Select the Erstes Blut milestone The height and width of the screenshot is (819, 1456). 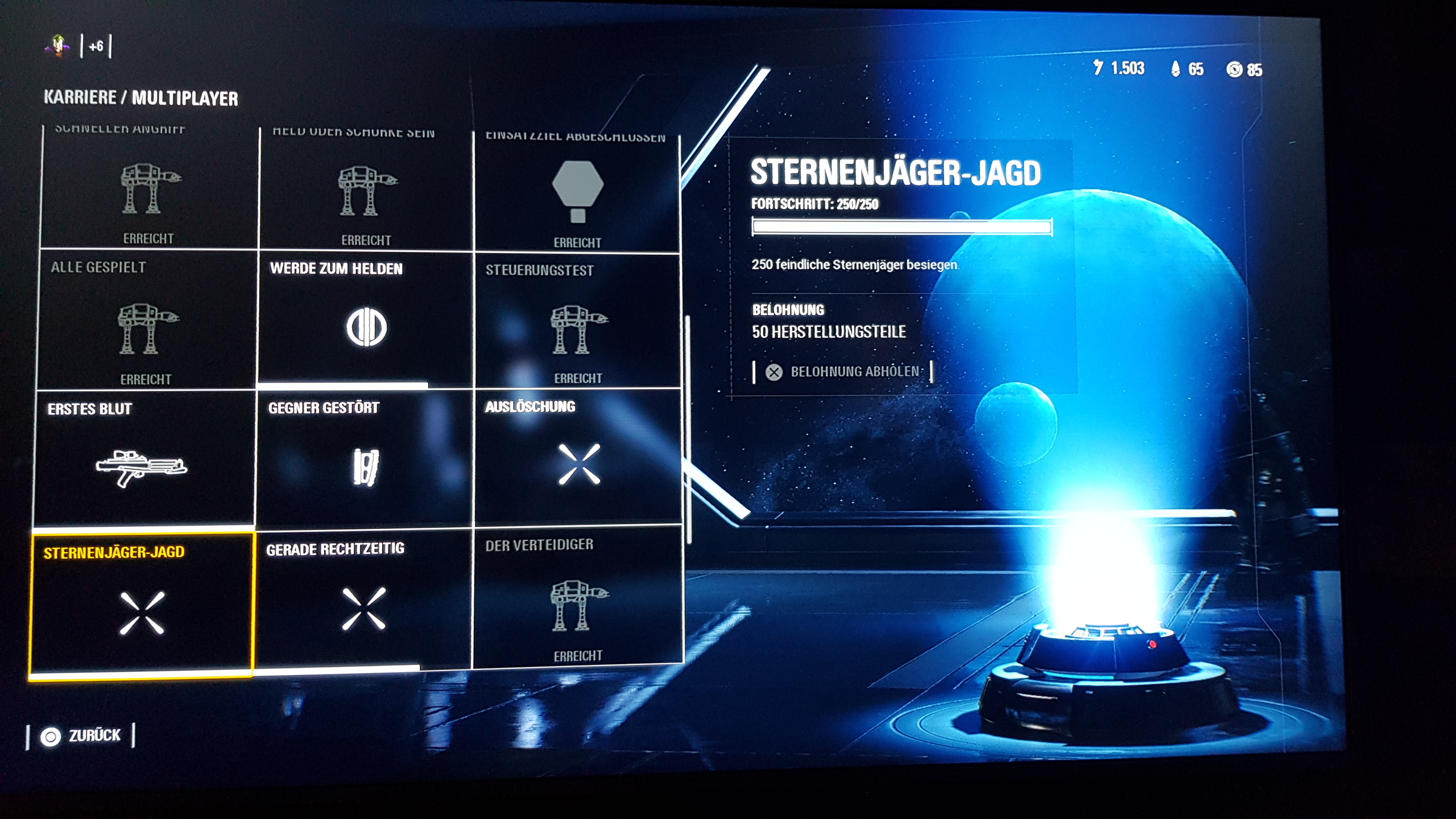[x=144, y=458]
